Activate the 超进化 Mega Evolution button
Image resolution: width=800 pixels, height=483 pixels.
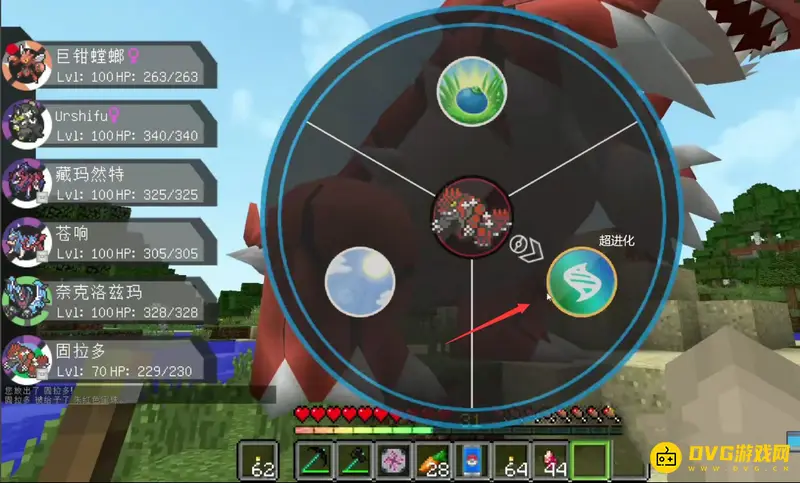[582, 282]
